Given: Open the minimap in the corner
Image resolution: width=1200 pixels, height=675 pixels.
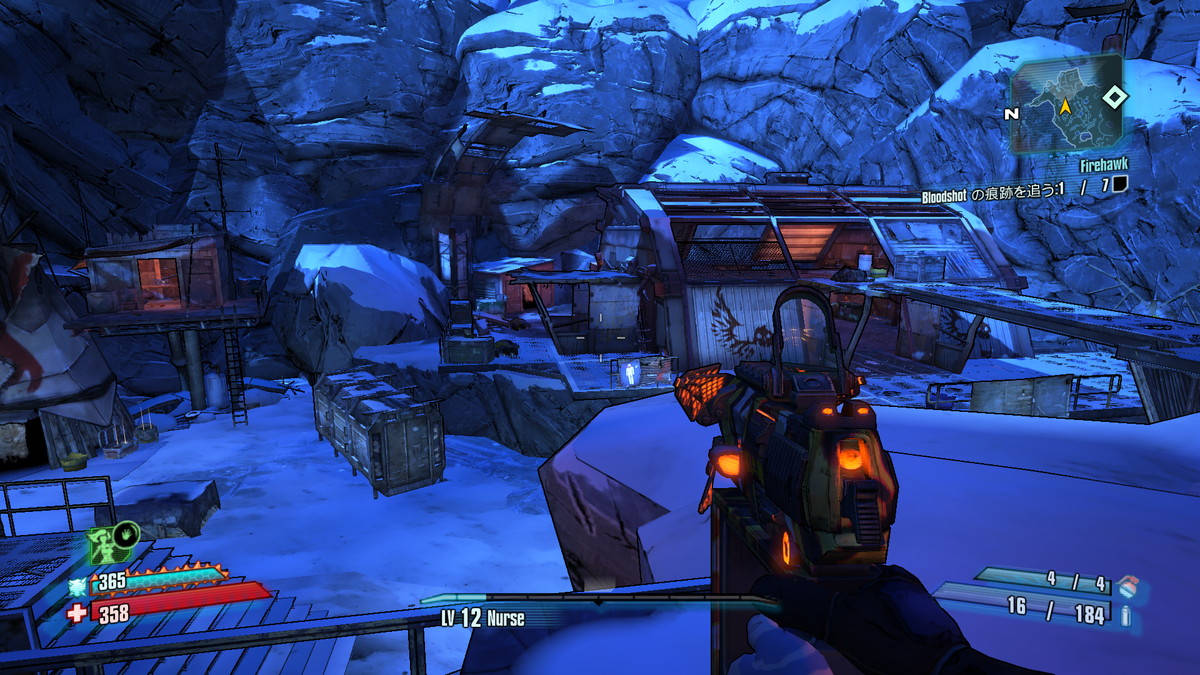Looking at the screenshot, I should 1065,103.
